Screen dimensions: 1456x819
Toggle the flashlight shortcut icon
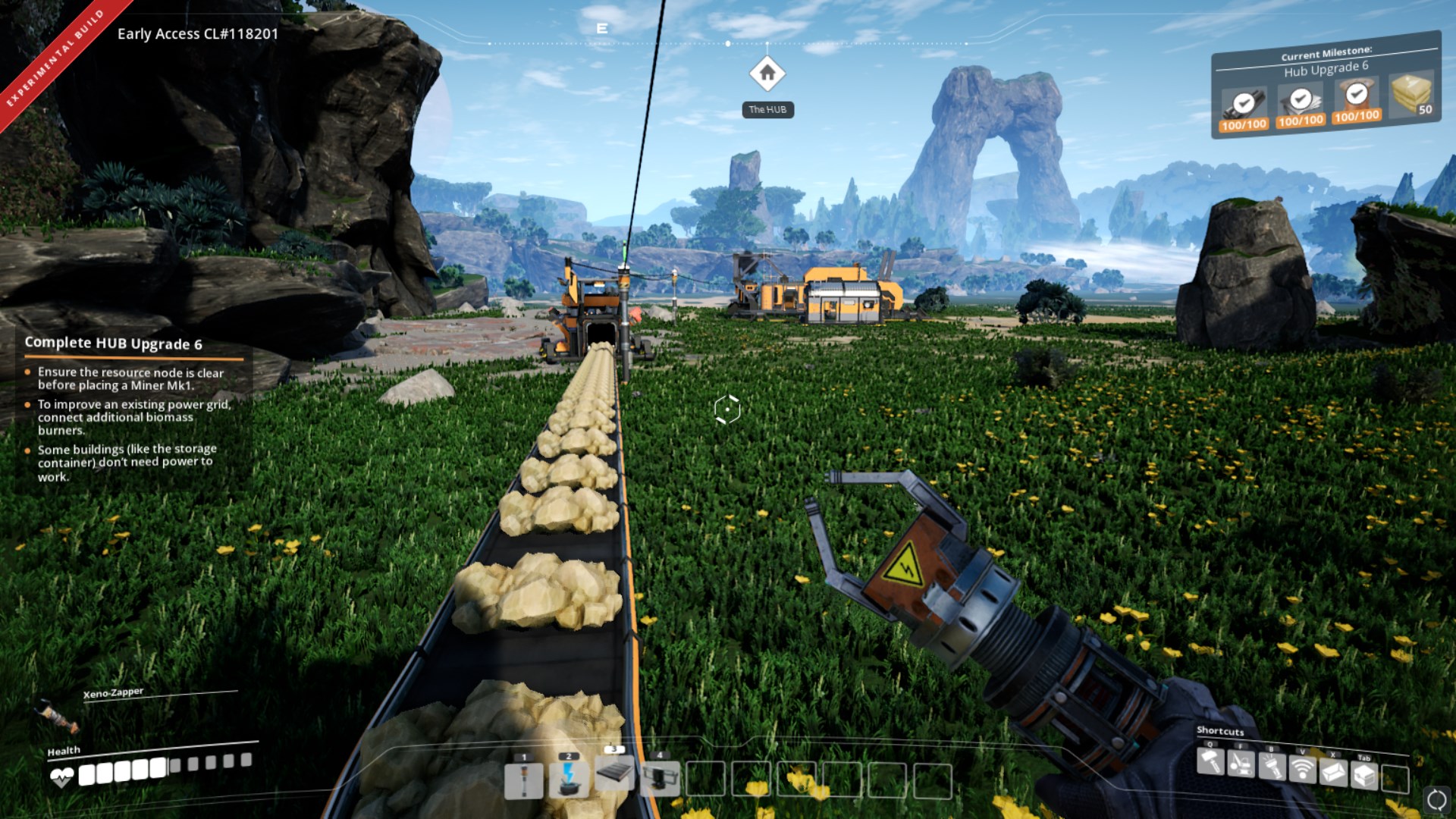pyautogui.click(x=1272, y=768)
